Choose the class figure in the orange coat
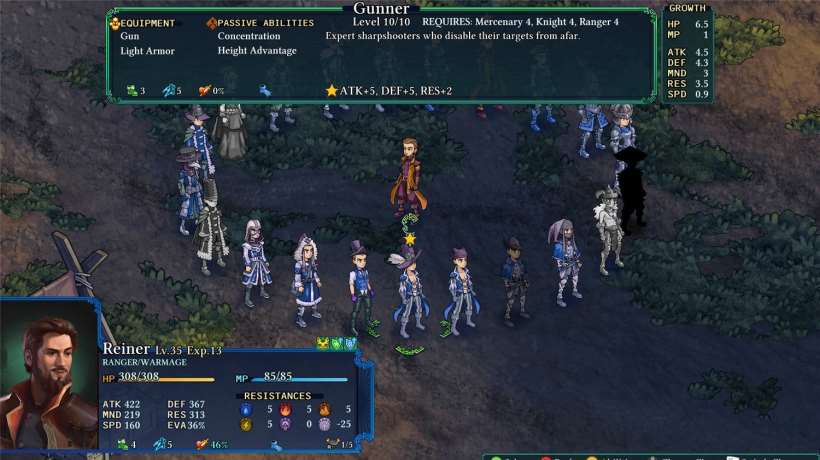This screenshot has width=820, height=460. click(x=408, y=177)
